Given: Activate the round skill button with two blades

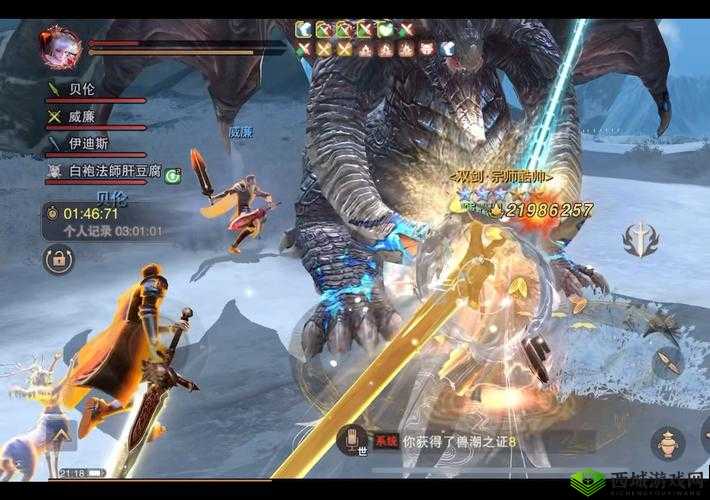Looking at the screenshot, I should 669,360.
